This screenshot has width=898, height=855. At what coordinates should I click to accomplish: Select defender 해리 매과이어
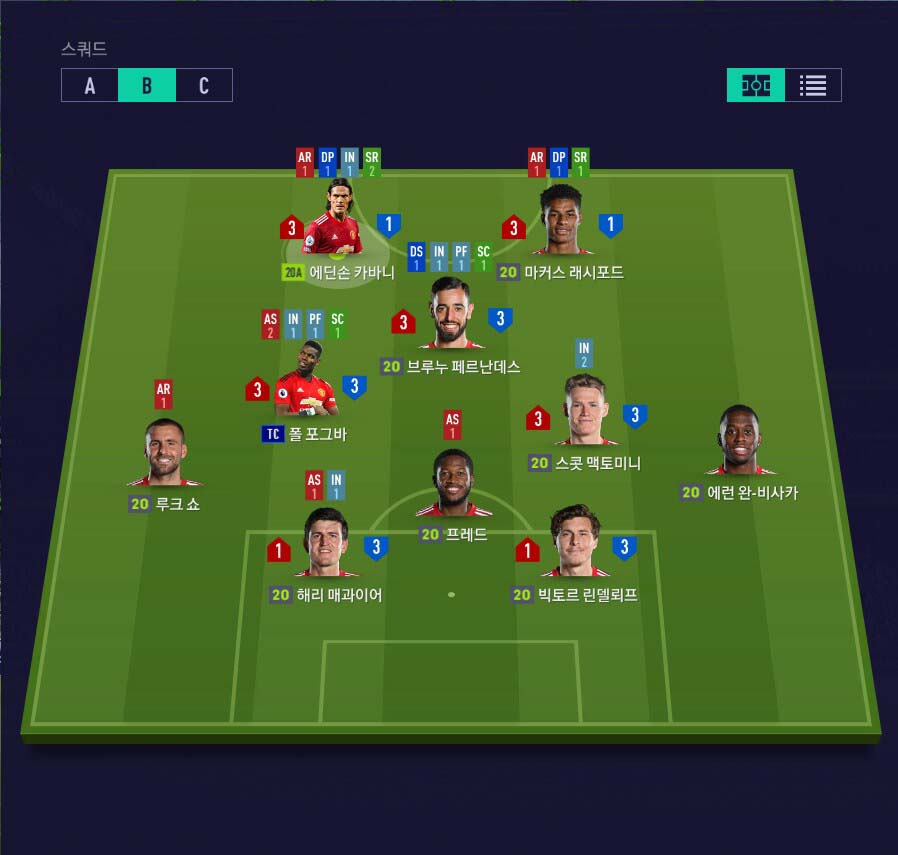[x=327, y=545]
